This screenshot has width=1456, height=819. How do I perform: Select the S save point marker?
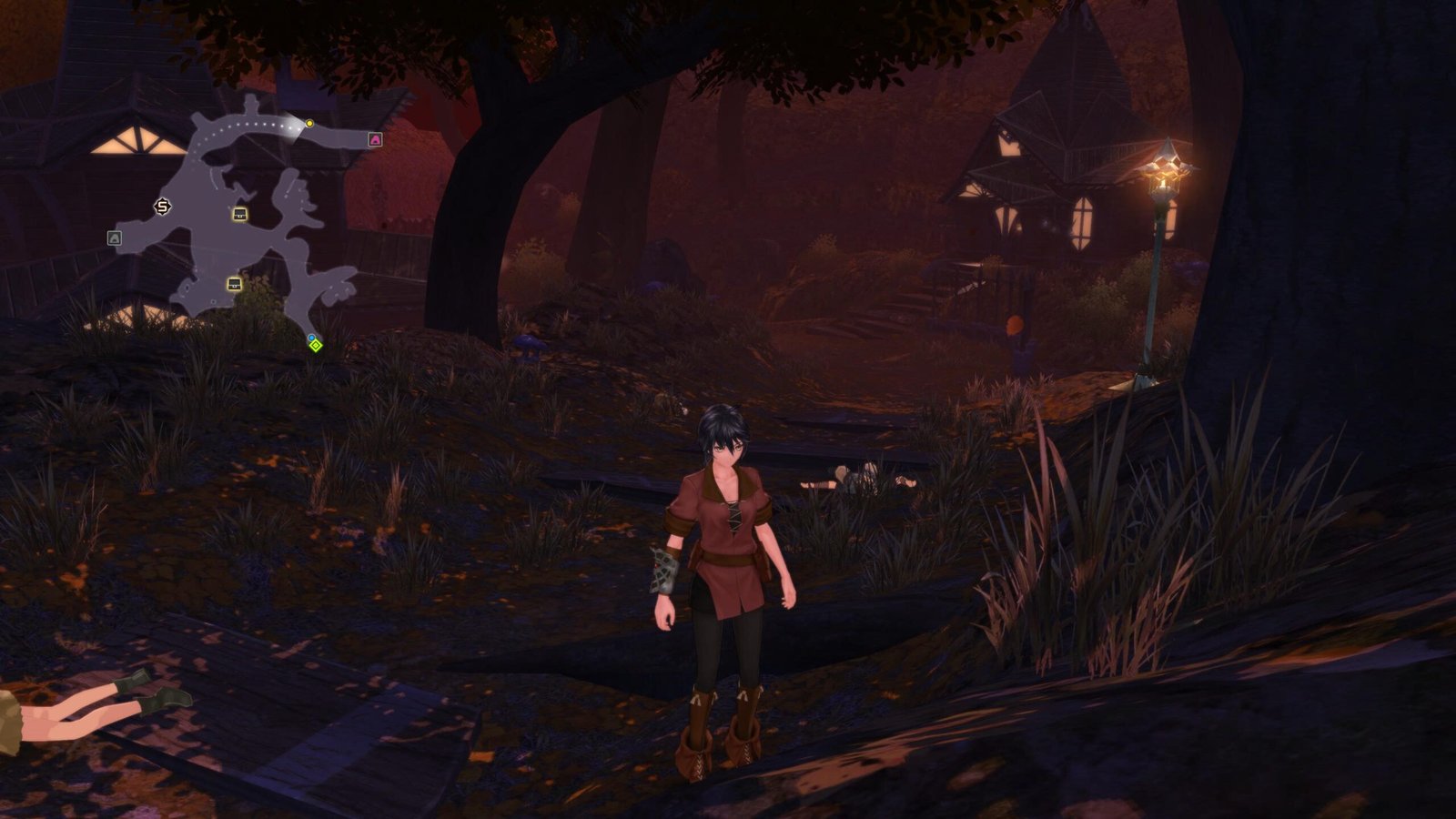tap(162, 207)
